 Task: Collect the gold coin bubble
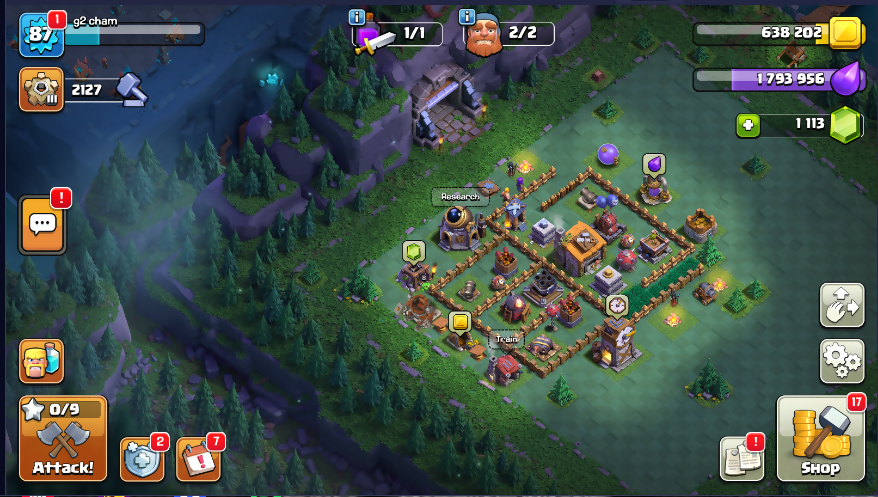459,322
